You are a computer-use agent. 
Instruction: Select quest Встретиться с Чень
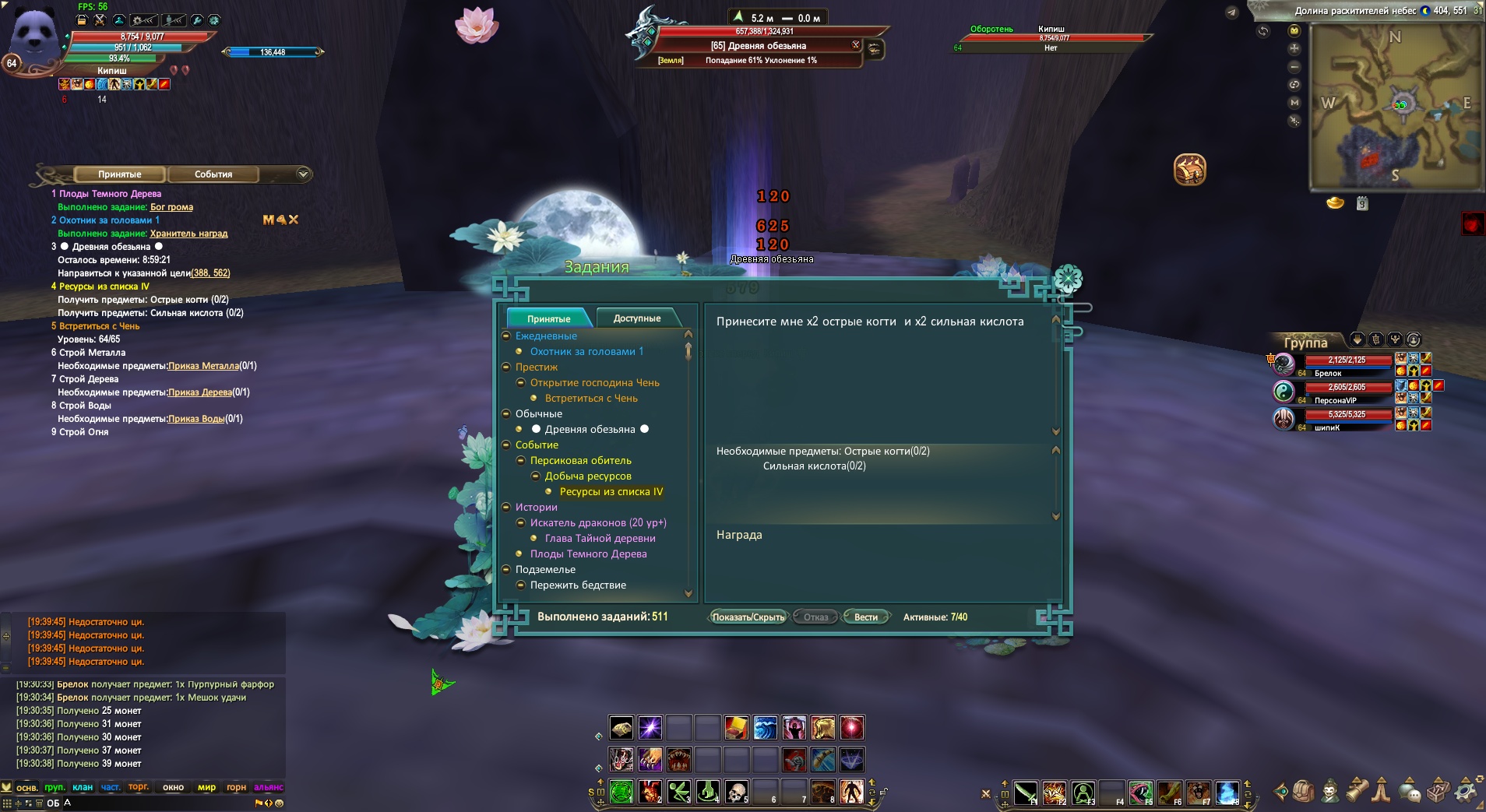tap(591, 399)
